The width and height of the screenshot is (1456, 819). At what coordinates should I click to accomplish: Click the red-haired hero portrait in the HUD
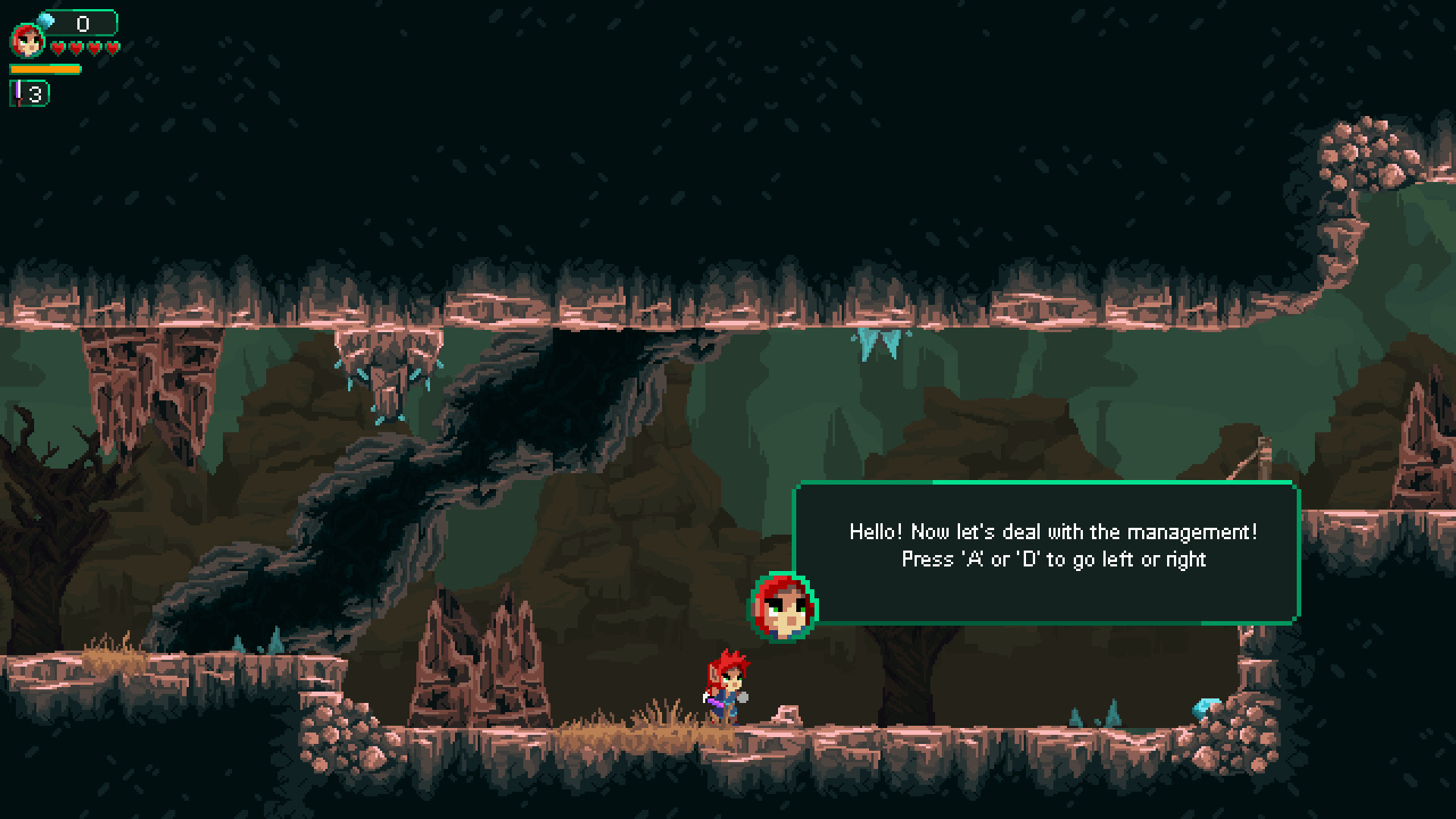coord(27,41)
